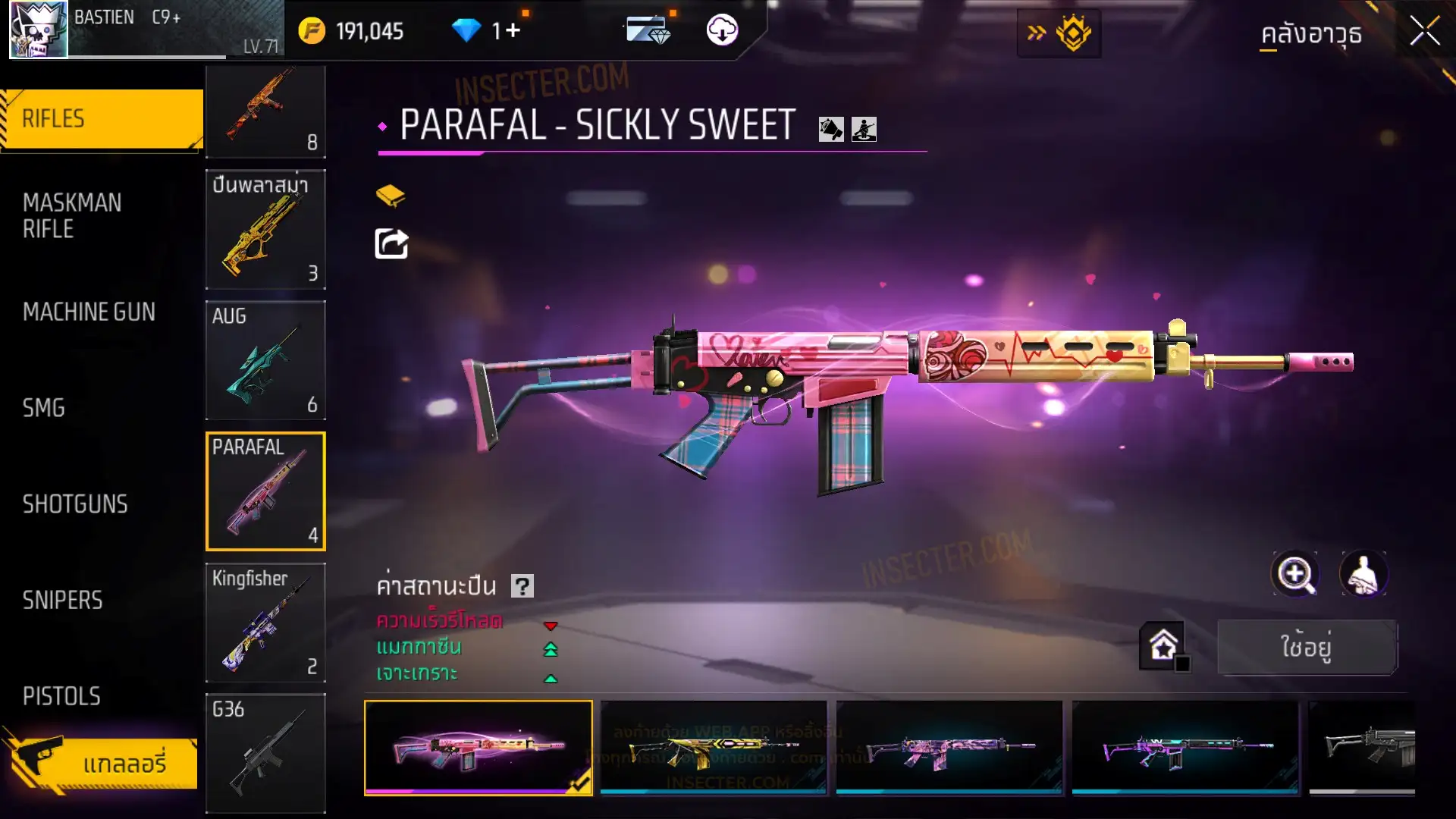Open the yellow book icon

pos(391,196)
